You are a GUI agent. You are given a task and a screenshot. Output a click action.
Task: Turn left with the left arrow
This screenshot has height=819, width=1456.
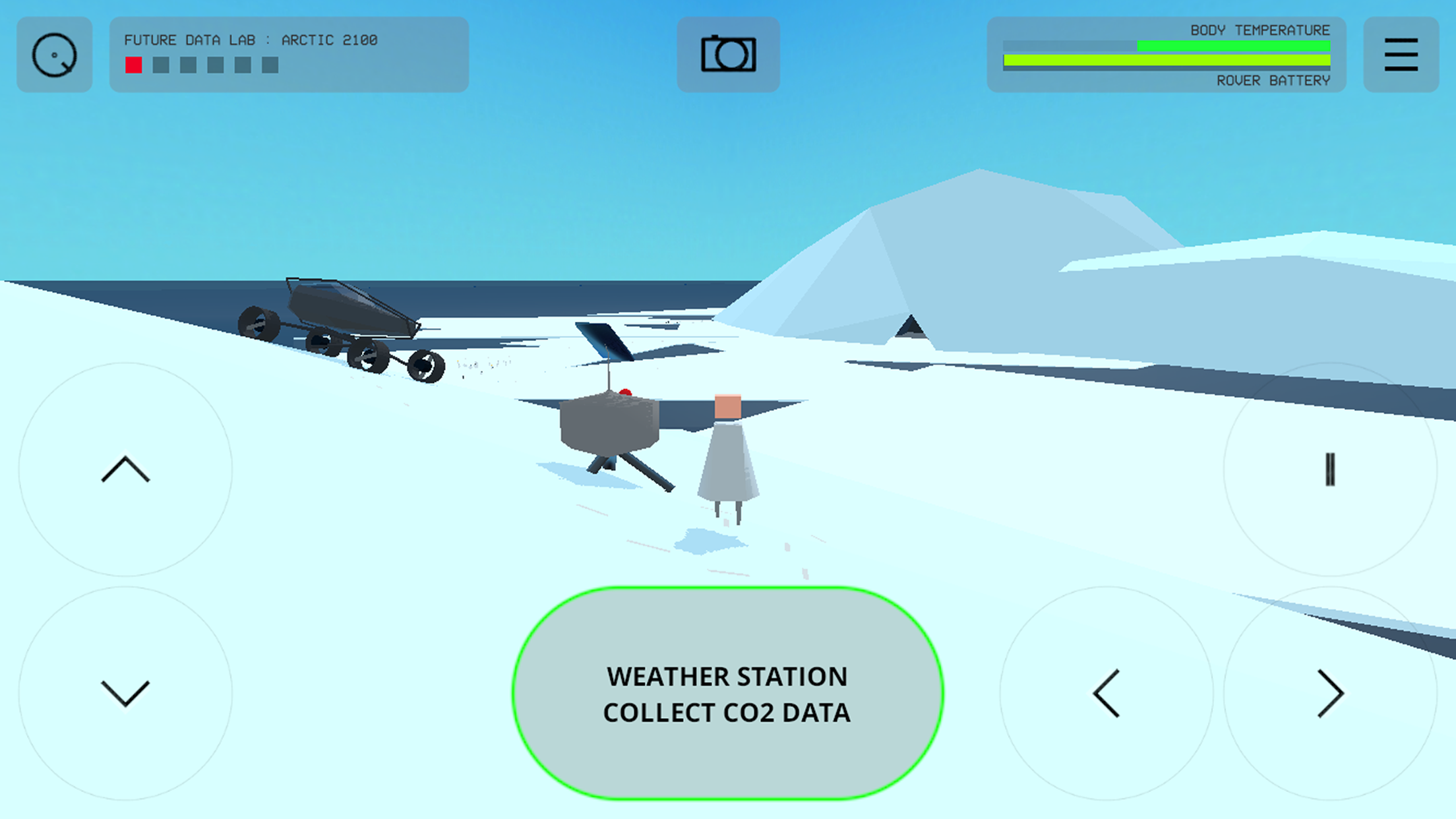[1107, 694]
